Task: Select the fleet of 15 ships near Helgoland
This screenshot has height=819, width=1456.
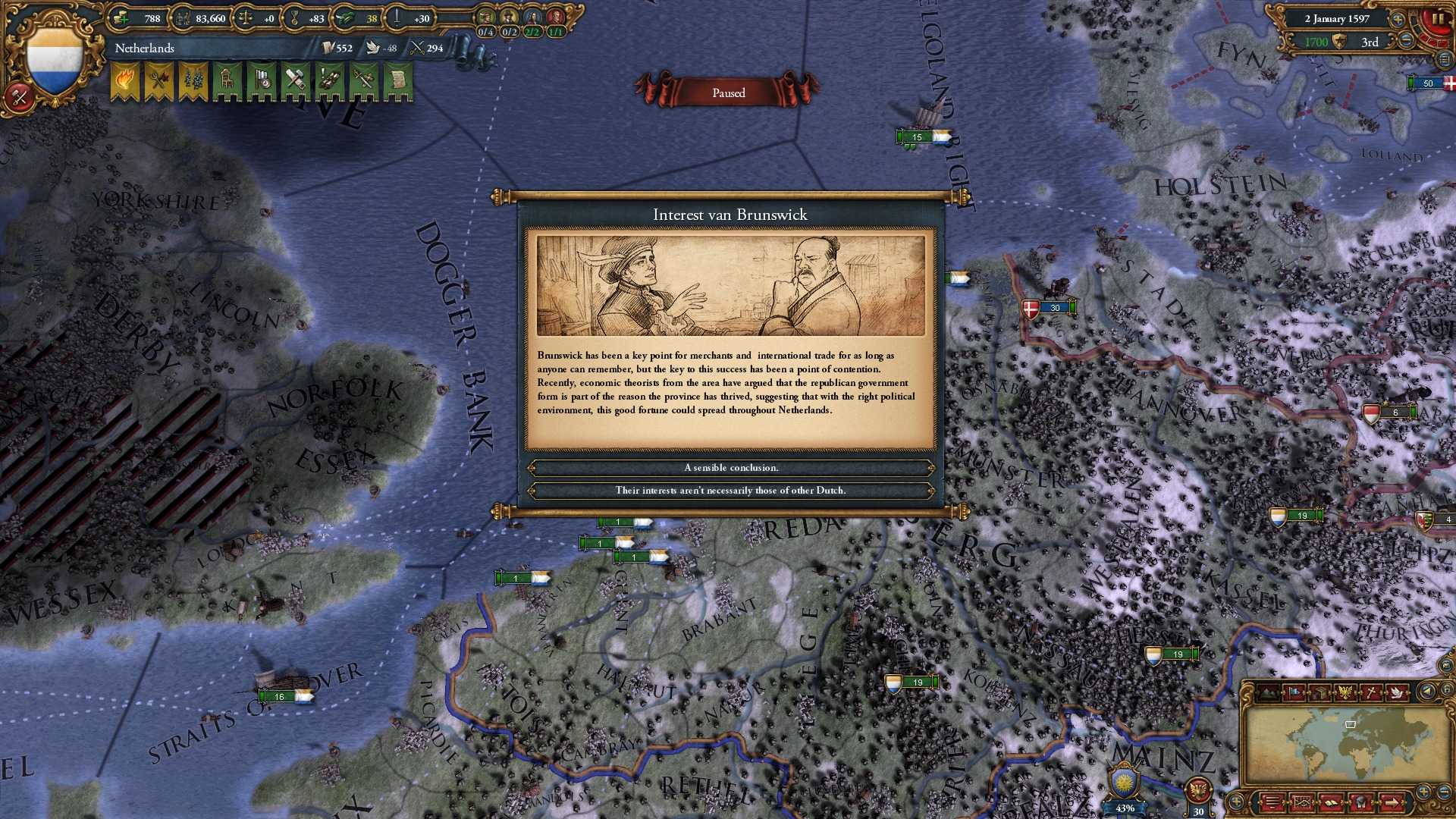Action: 919,136
